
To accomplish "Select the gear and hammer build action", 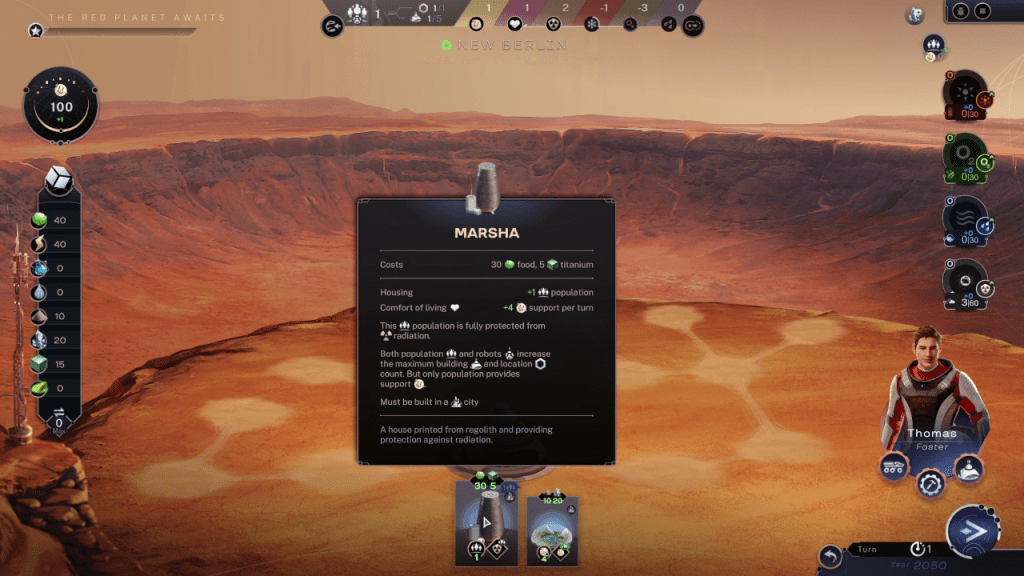I will (x=930, y=484).
